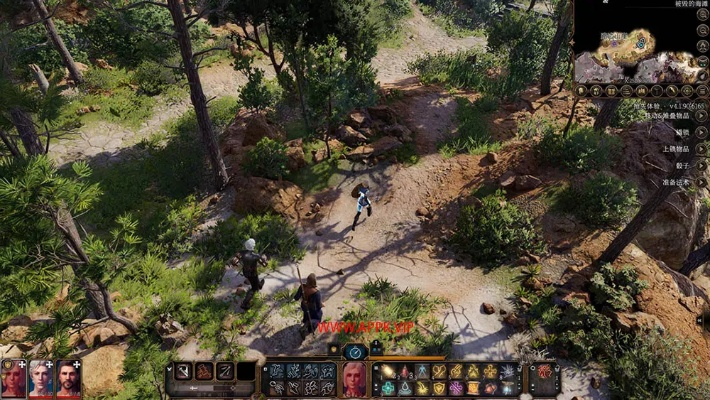Select the bearded dark-haired party member portrait
Viewport: 710px width, 400px height.
pyautogui.click(x=68, y=379)
